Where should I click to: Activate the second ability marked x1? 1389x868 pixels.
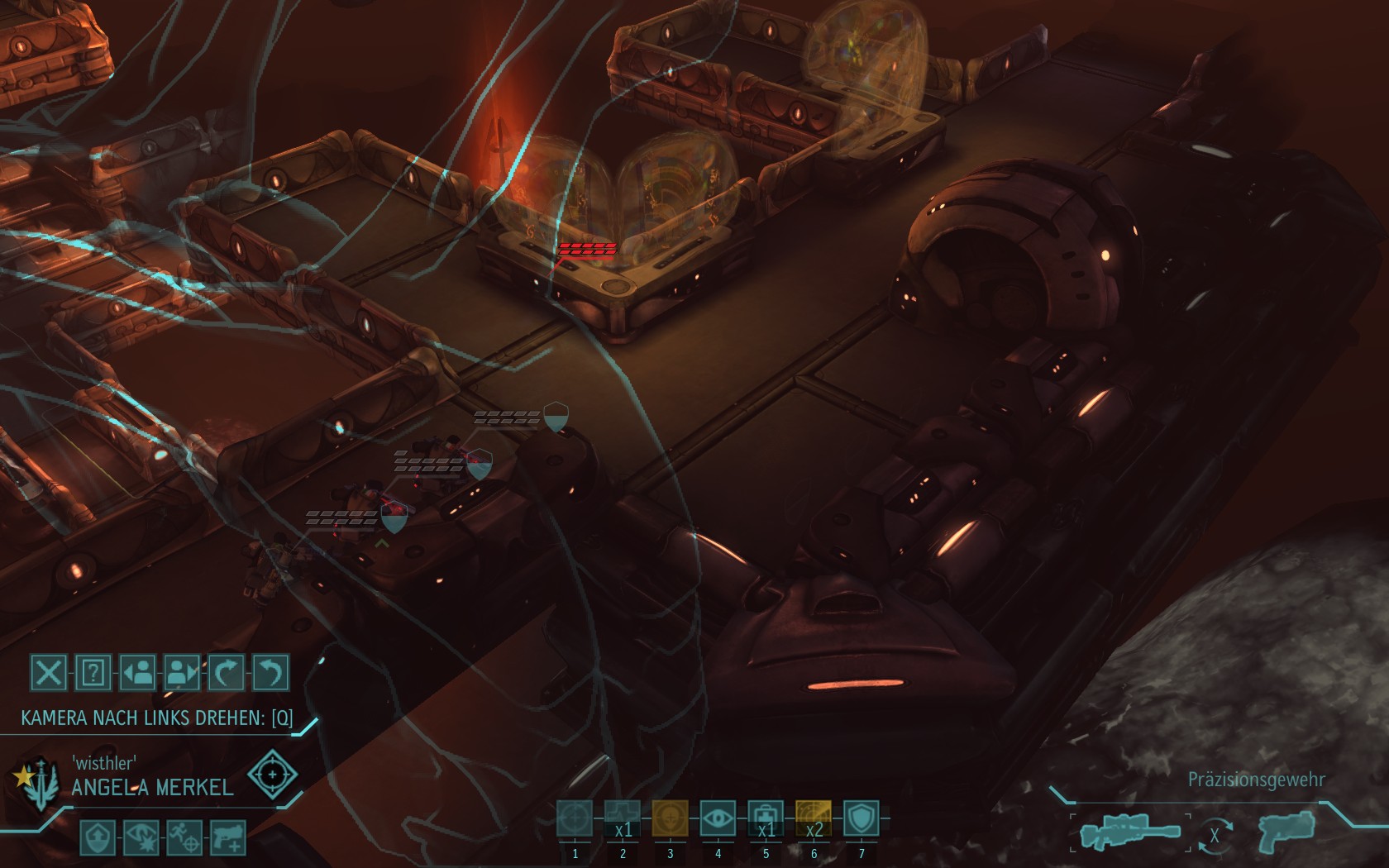623,818
